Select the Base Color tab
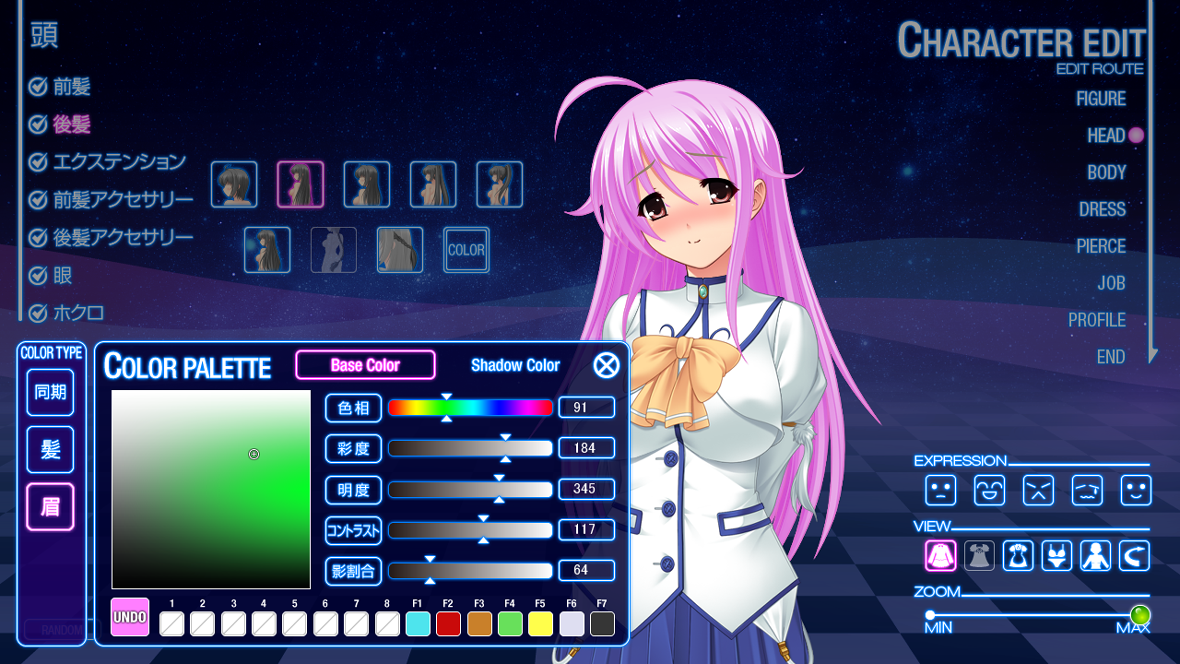Image resolution: width=1180 pixels, height=664 pixels. 365,365
